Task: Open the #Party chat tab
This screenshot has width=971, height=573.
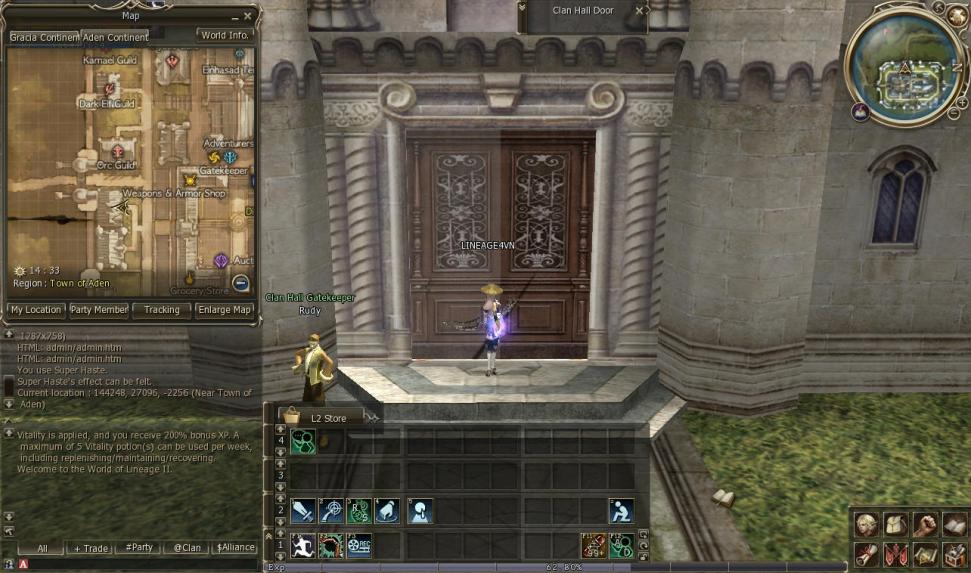Action: (x=139, y=548)
